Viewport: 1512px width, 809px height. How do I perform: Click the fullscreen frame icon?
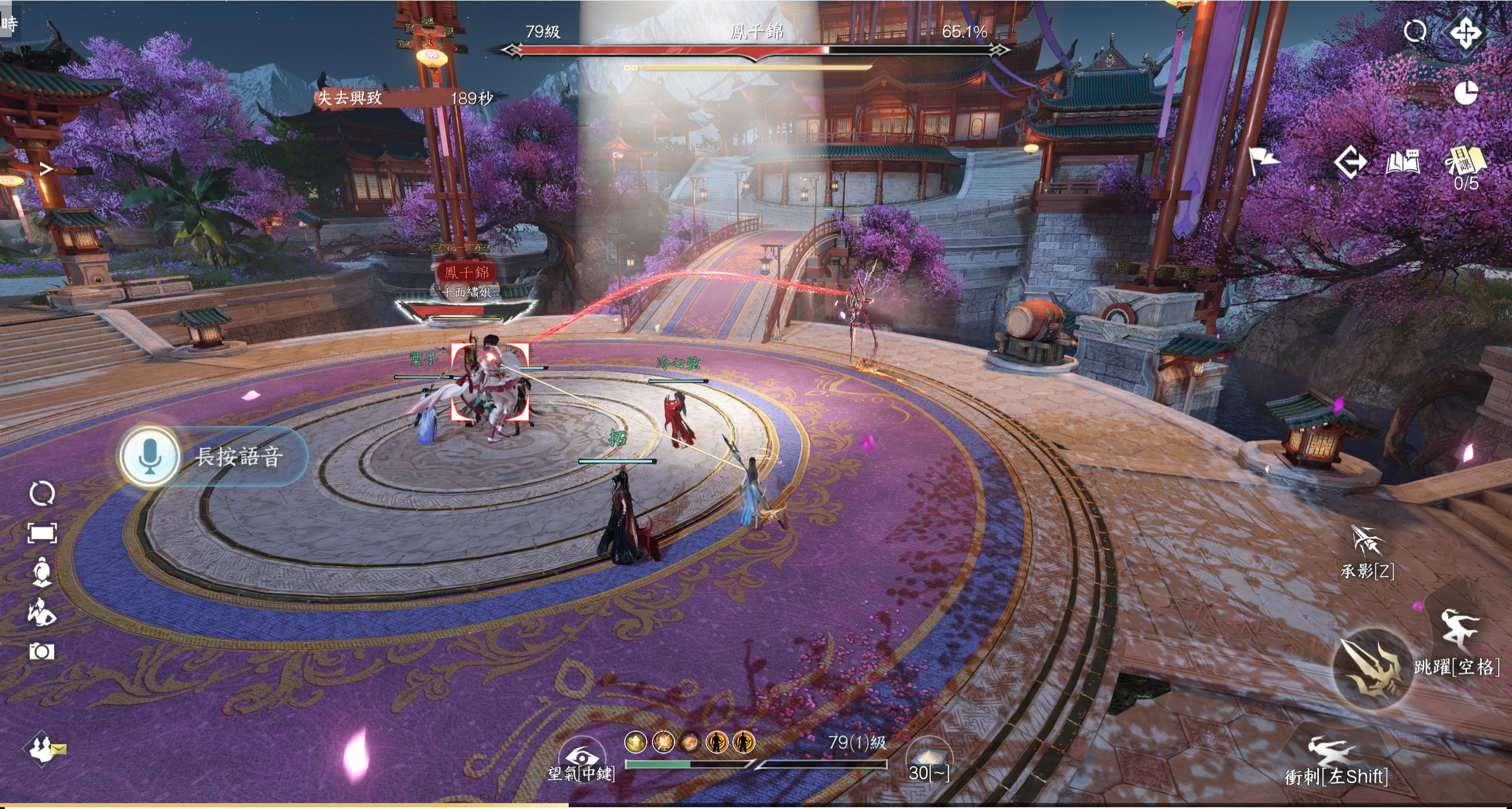pos(42,533)
